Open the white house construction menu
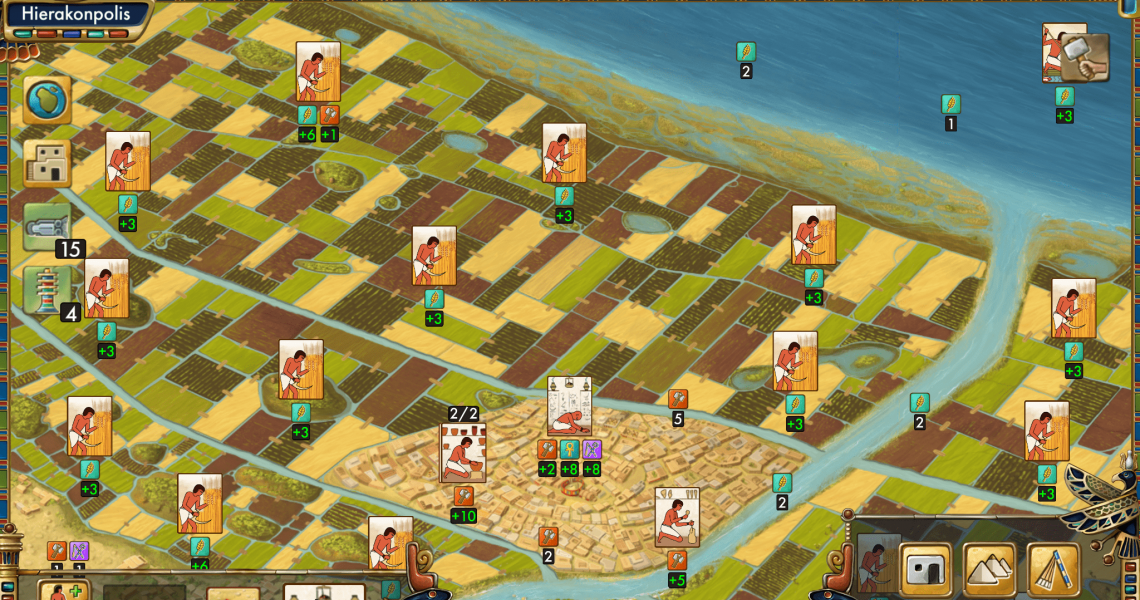The image size is (1140, 600). tap(925, 569)
